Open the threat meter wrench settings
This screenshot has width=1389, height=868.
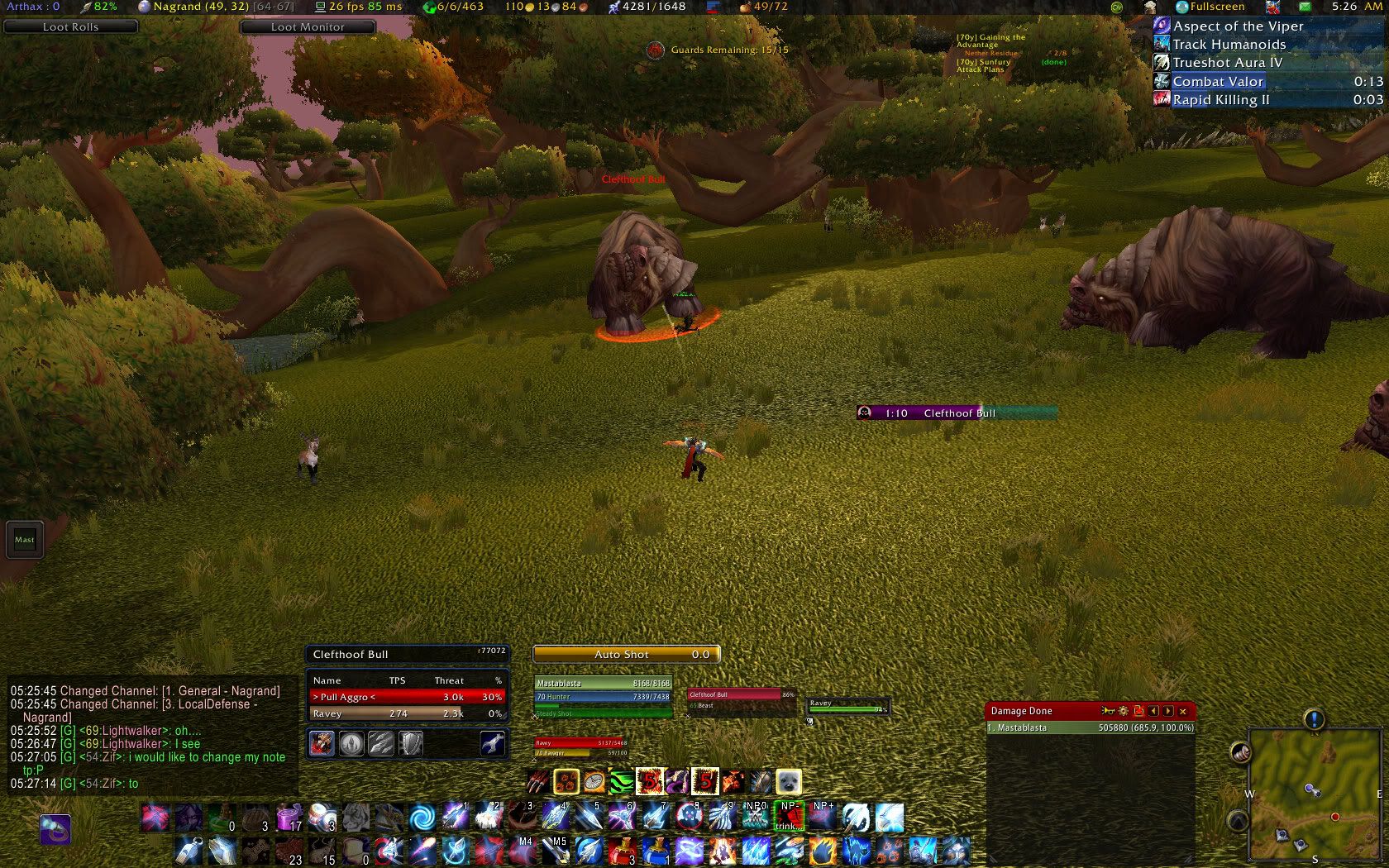(493, 744)
